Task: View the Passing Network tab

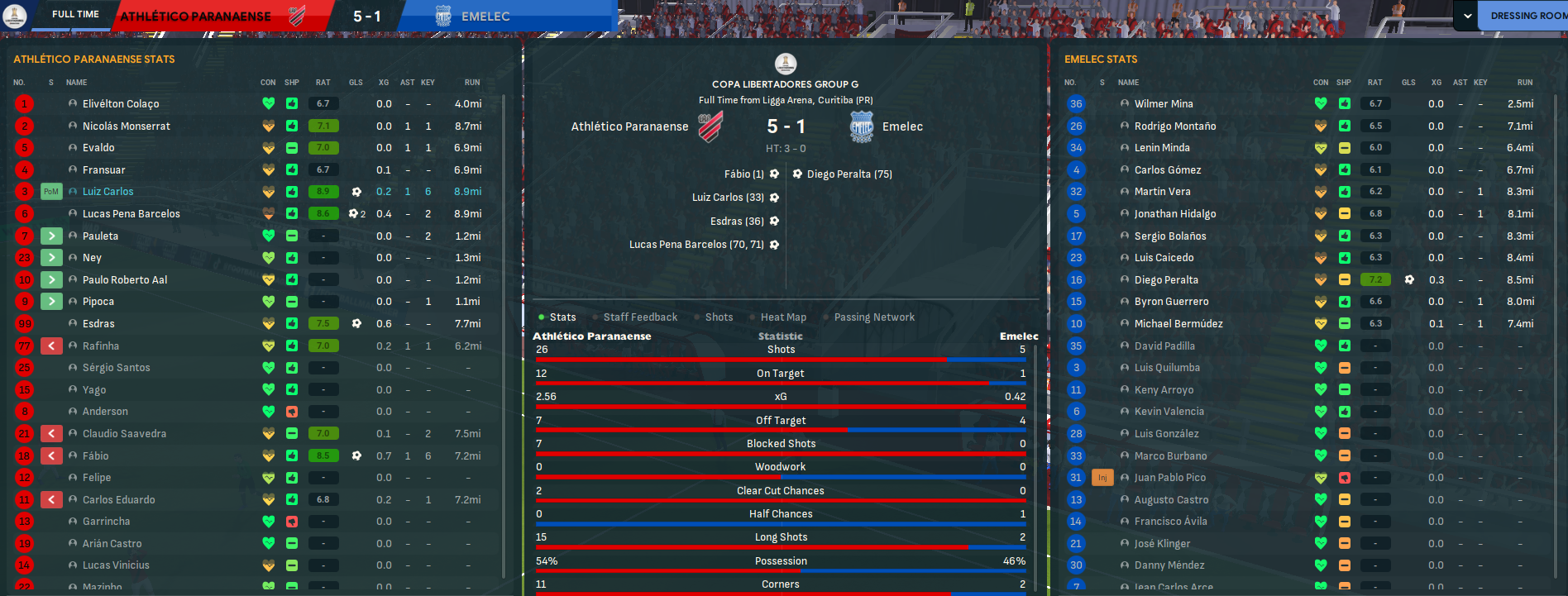Action: (874, 317)
